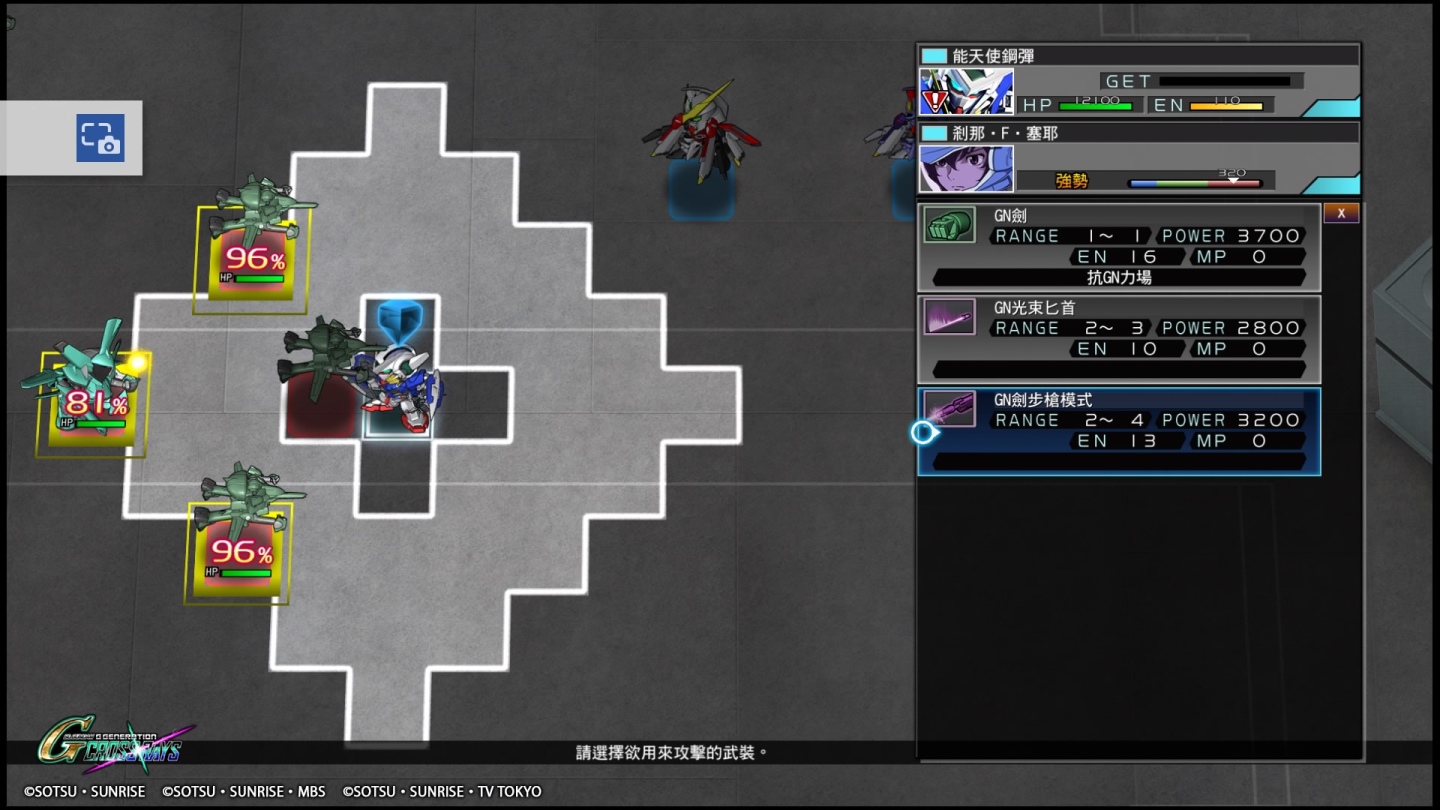Viewport: 1440px width, 810px height.
Task: Select the GN劍 melee weapon icon
Action: [x=950, y=224]
